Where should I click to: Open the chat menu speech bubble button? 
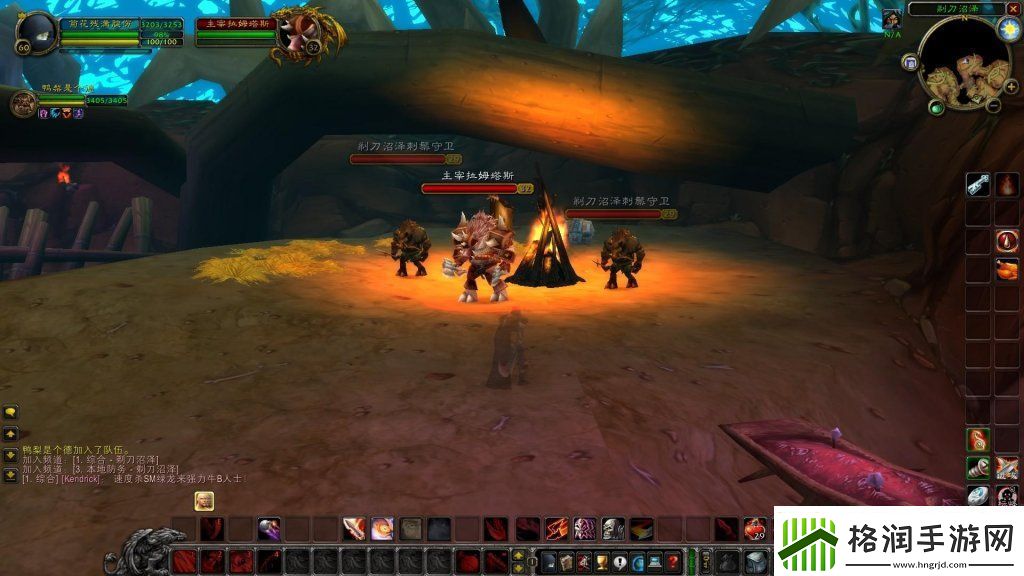tap(10, 411)
